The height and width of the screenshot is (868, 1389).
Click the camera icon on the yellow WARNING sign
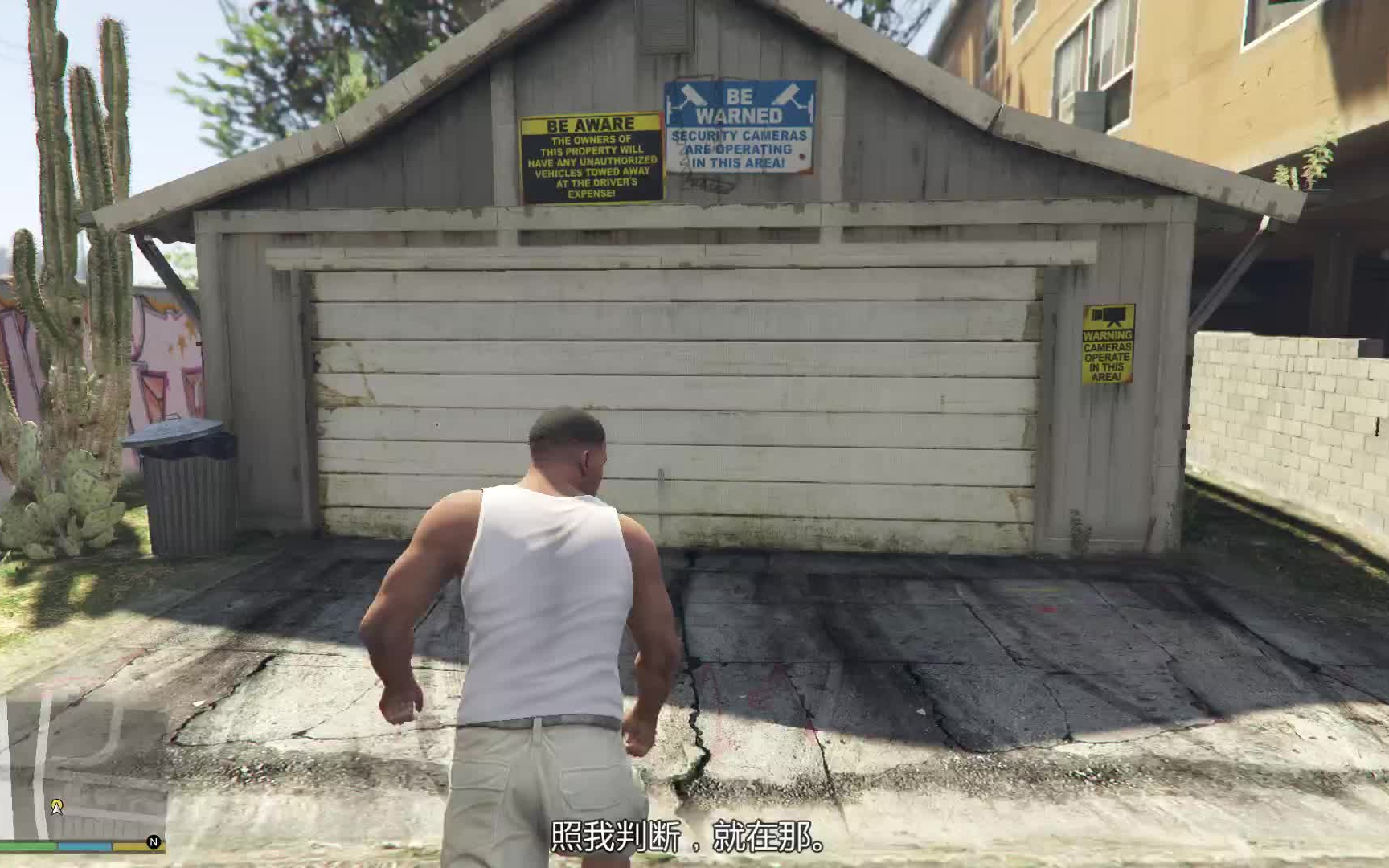(1110, 315)
